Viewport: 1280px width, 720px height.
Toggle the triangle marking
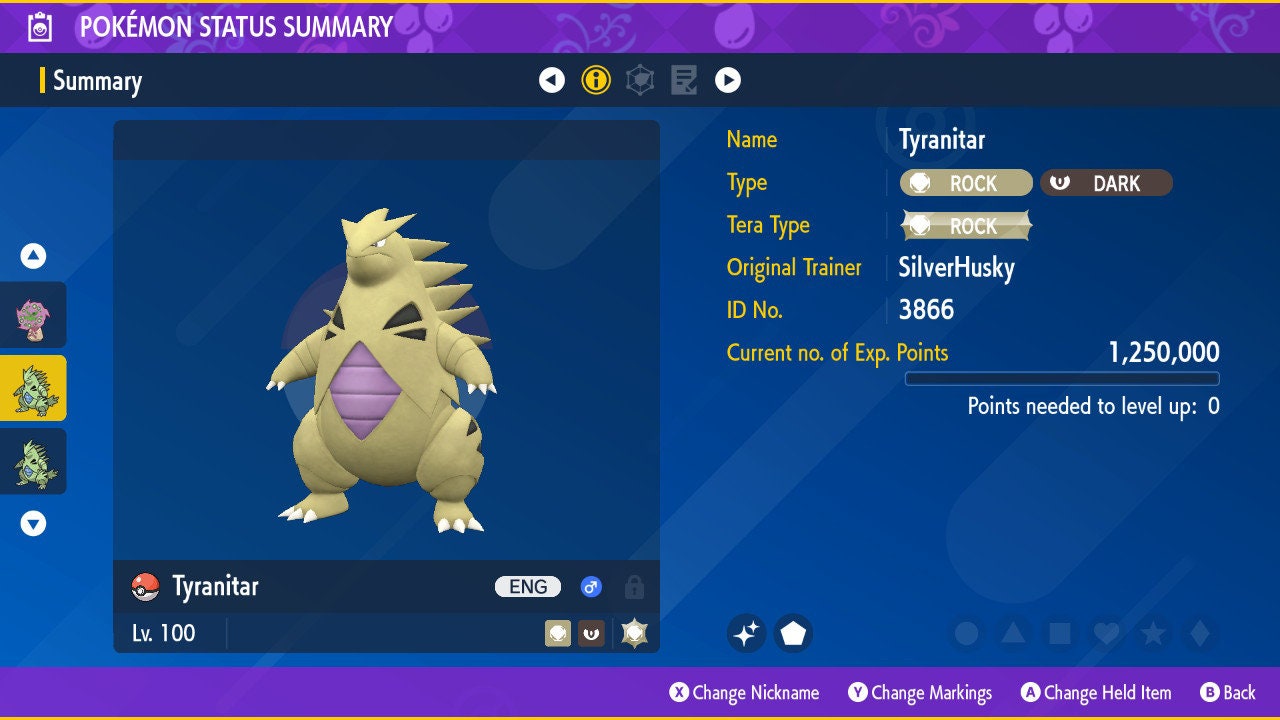1013,633
